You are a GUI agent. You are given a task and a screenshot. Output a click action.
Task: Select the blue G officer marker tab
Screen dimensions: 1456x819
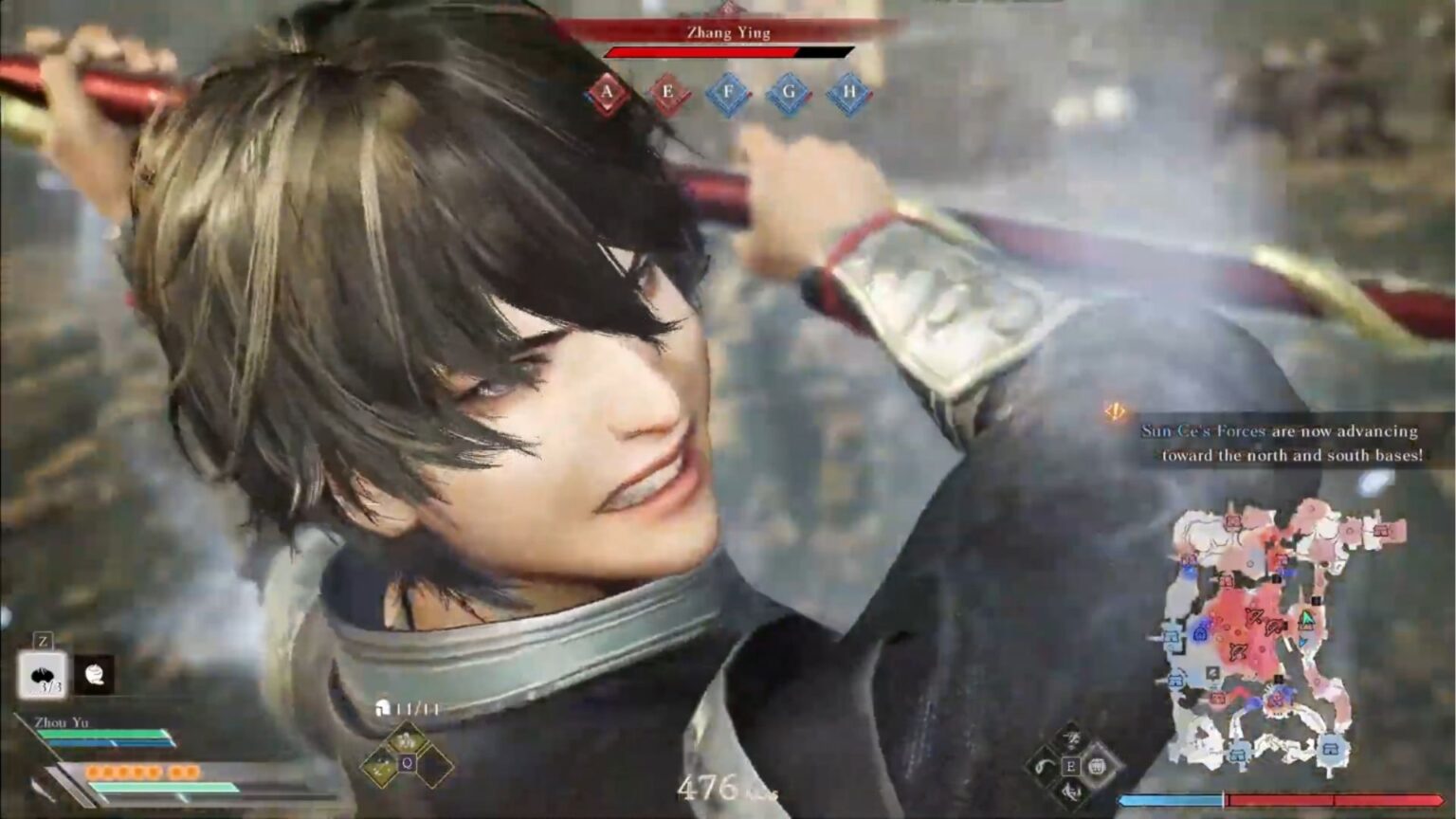[790, 92]
